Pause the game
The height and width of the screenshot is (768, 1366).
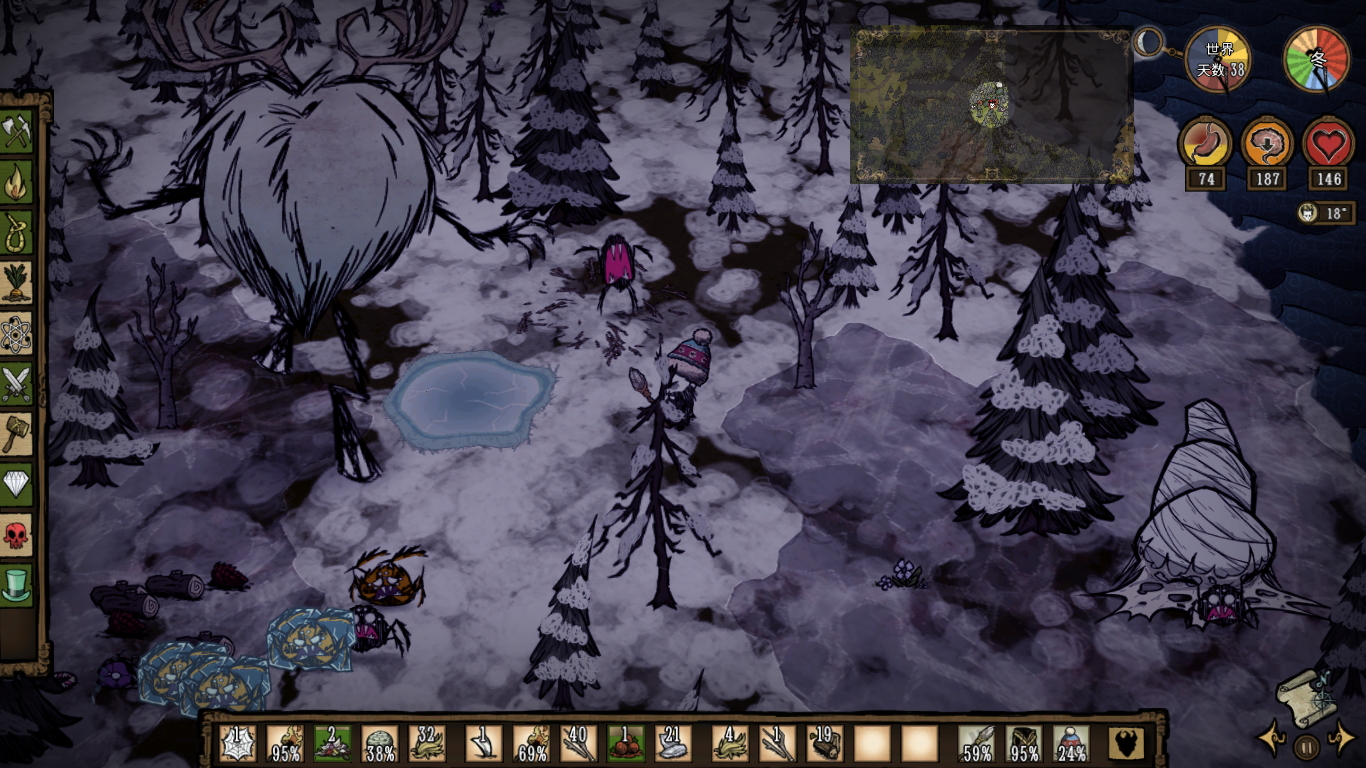(x=1306, y=745)
